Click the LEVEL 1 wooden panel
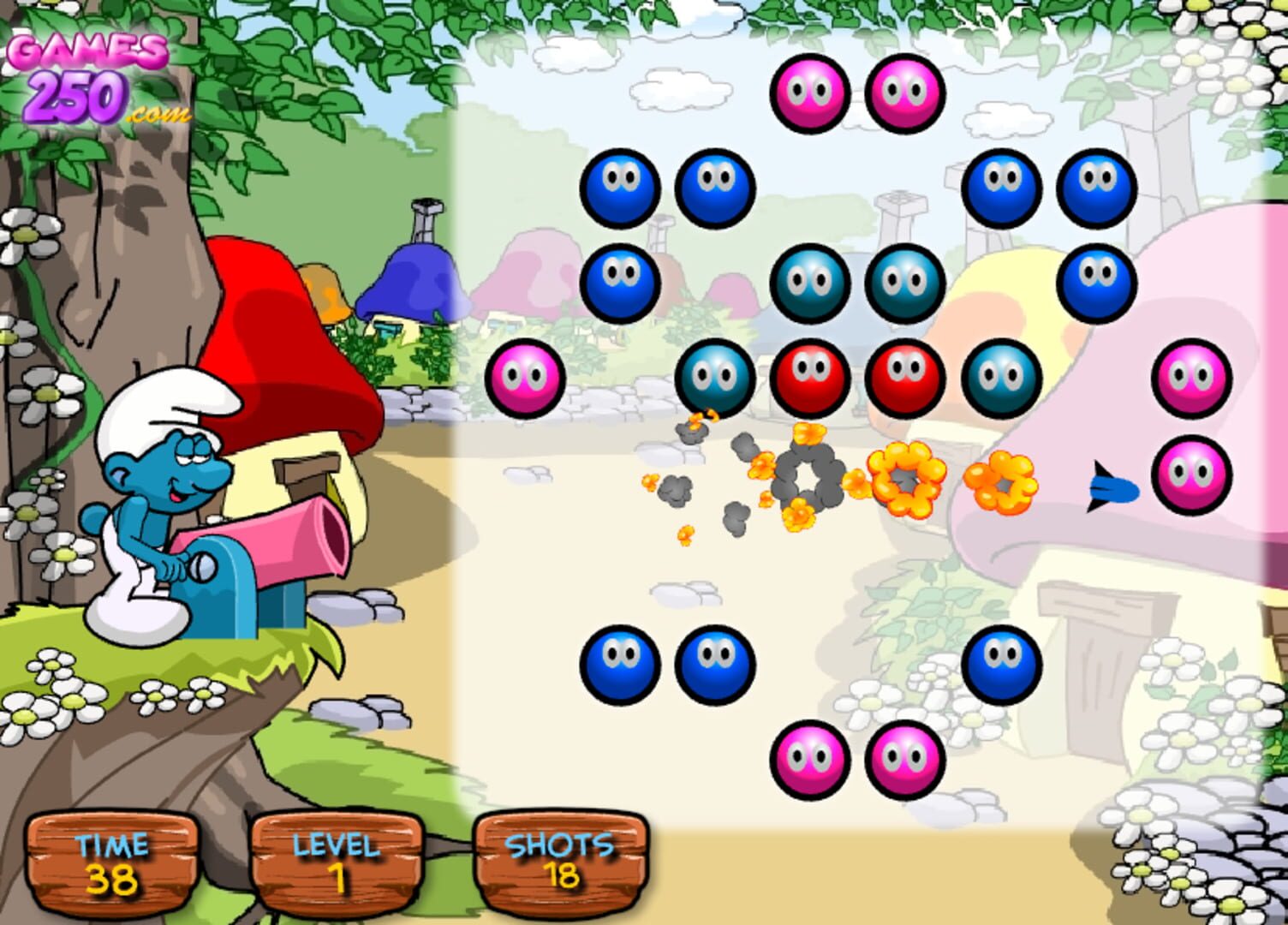Image resolution: width=1288 pixels, height=925 pixels. (x=337, y=865)
